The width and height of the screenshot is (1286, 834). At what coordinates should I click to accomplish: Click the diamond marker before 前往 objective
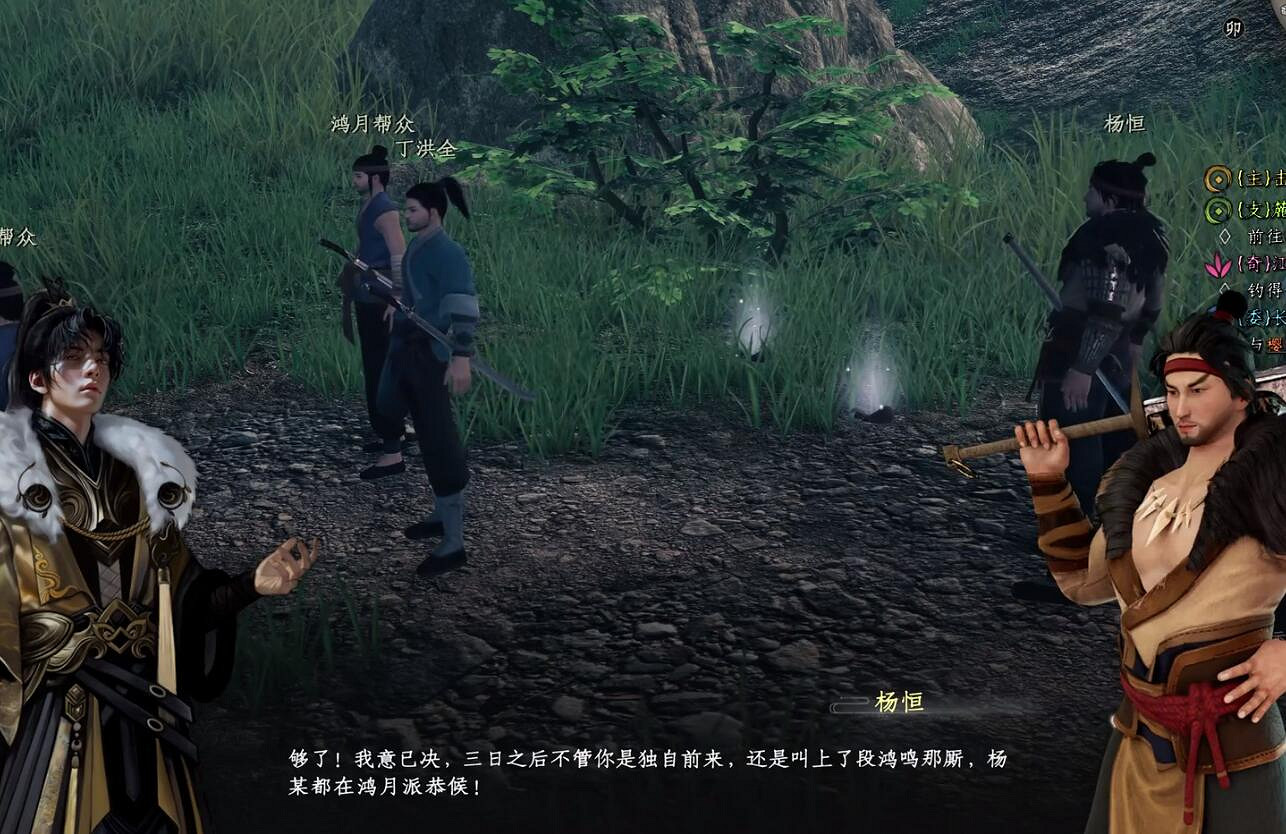[x=1223, y=237]
